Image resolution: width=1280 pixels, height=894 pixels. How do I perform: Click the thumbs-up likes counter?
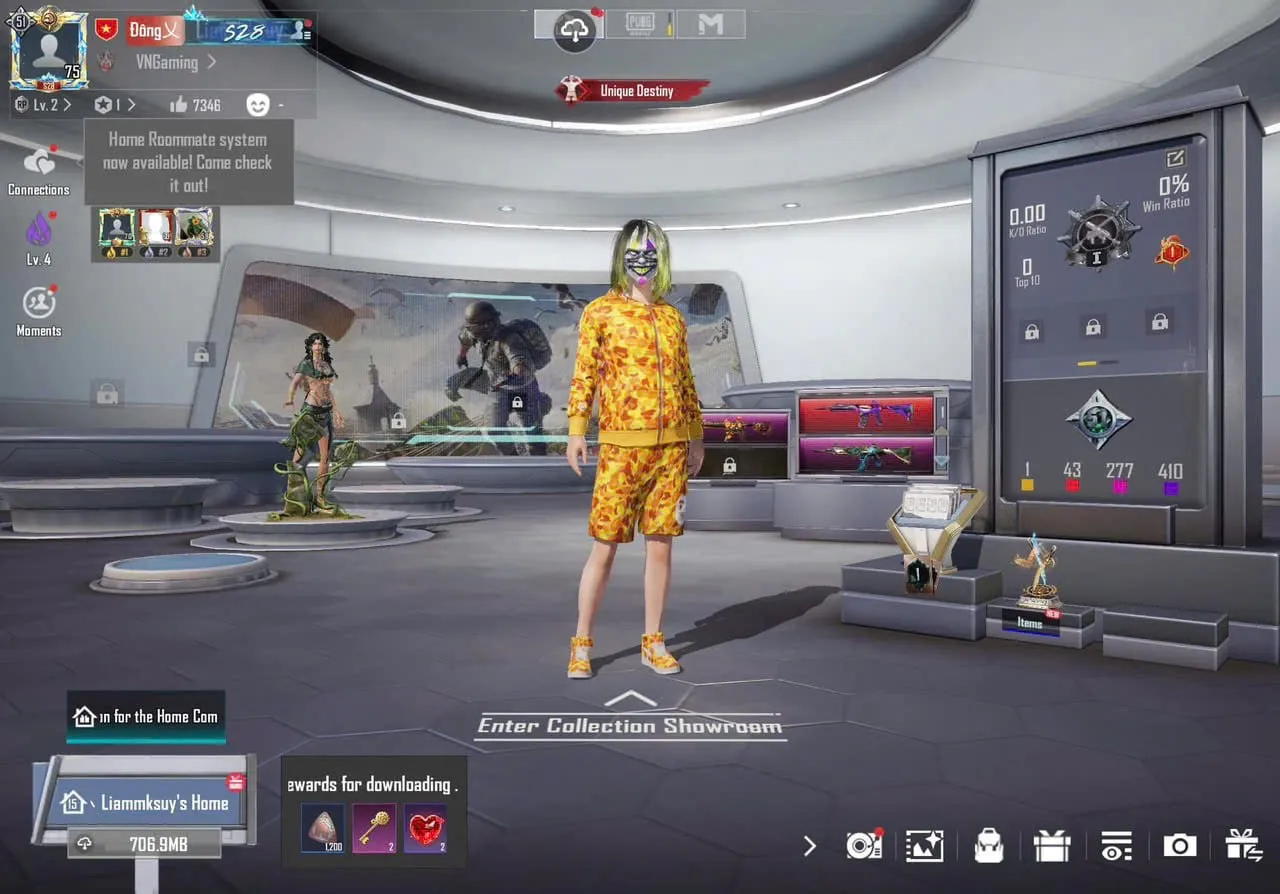click(x=195, y=104)
